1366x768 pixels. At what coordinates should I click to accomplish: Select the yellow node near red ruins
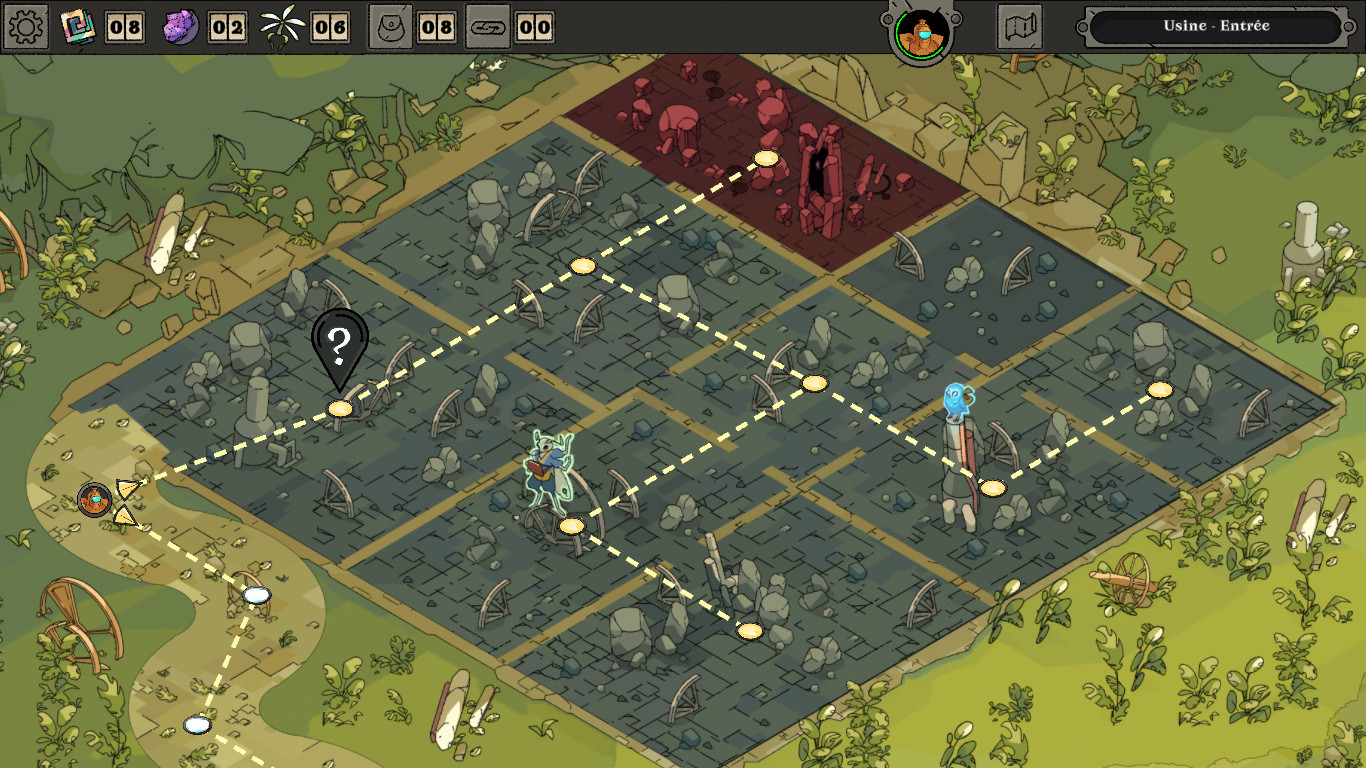point(765,157)
